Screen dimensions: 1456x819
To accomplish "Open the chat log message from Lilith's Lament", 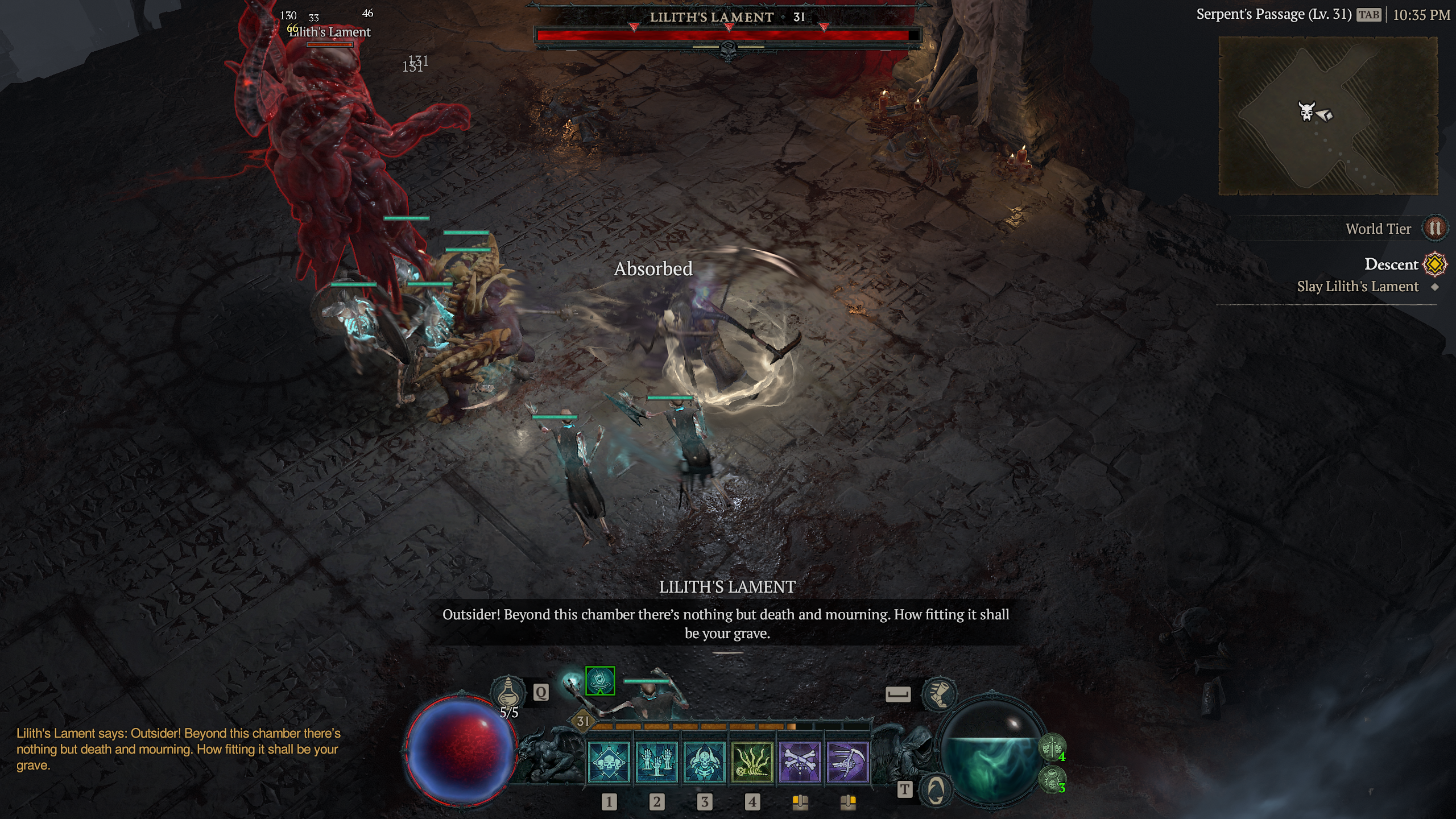I will (x=178, y=749).
